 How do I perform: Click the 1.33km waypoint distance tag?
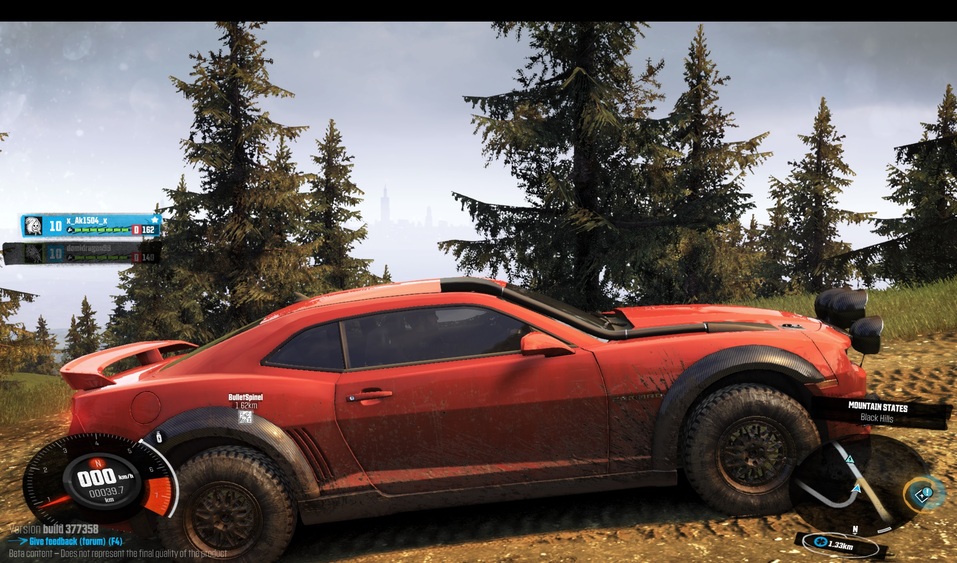point(841,544)
